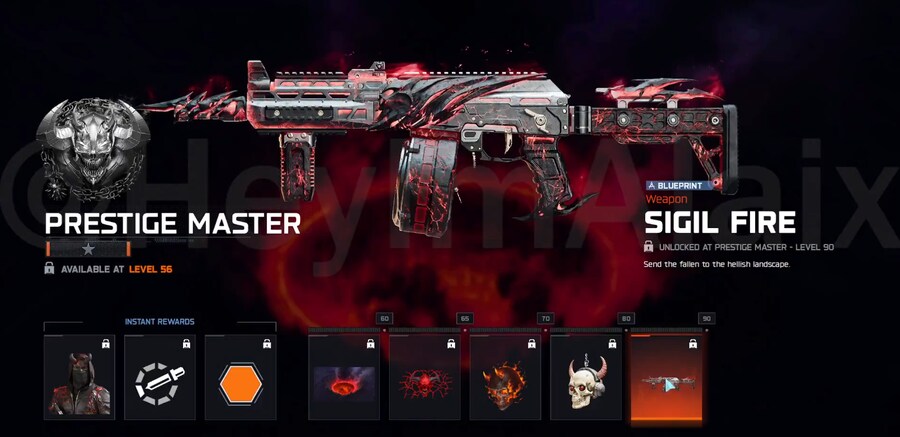Pick the level 80 horned skull charm
900x437 pixels.
pyautogui.click(x=586, y=377)
